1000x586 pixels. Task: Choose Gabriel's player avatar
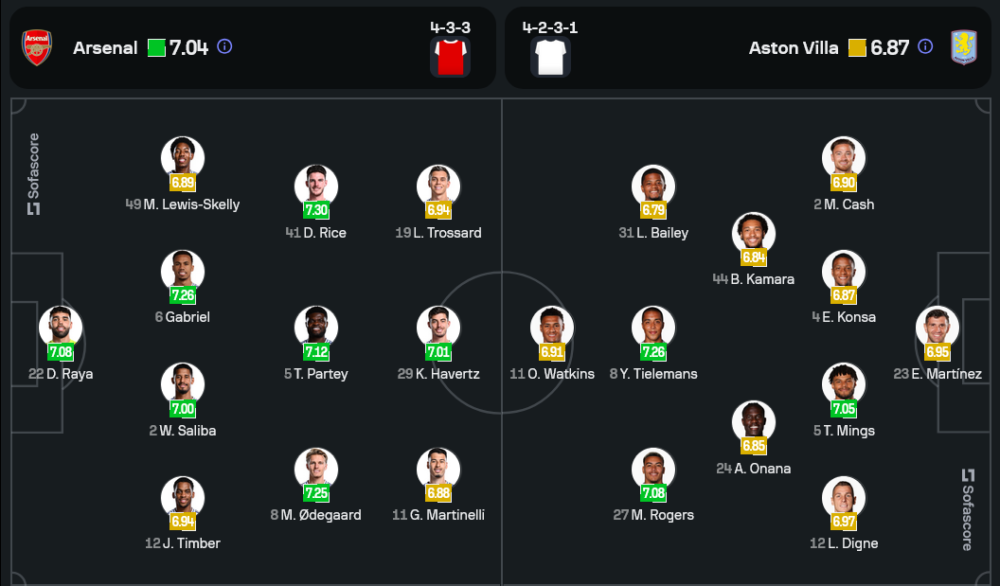click(183, 271)
